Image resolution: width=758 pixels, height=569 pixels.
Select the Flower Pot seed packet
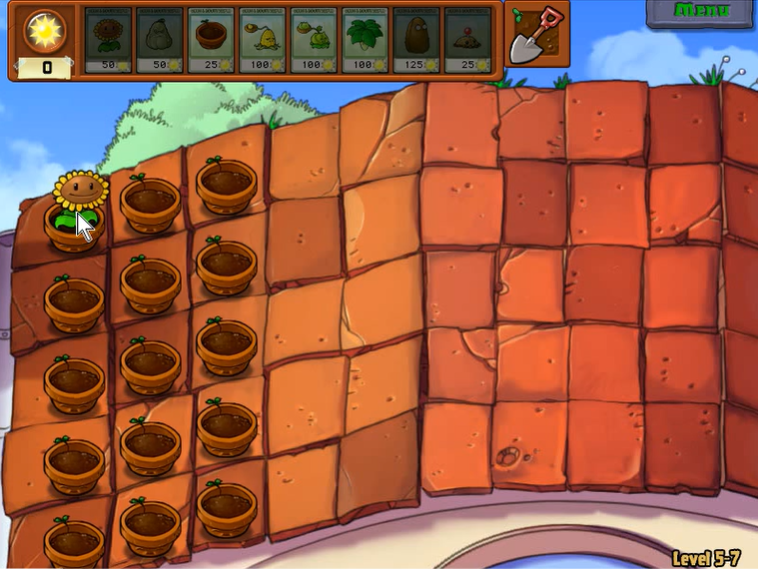[212, 40]
